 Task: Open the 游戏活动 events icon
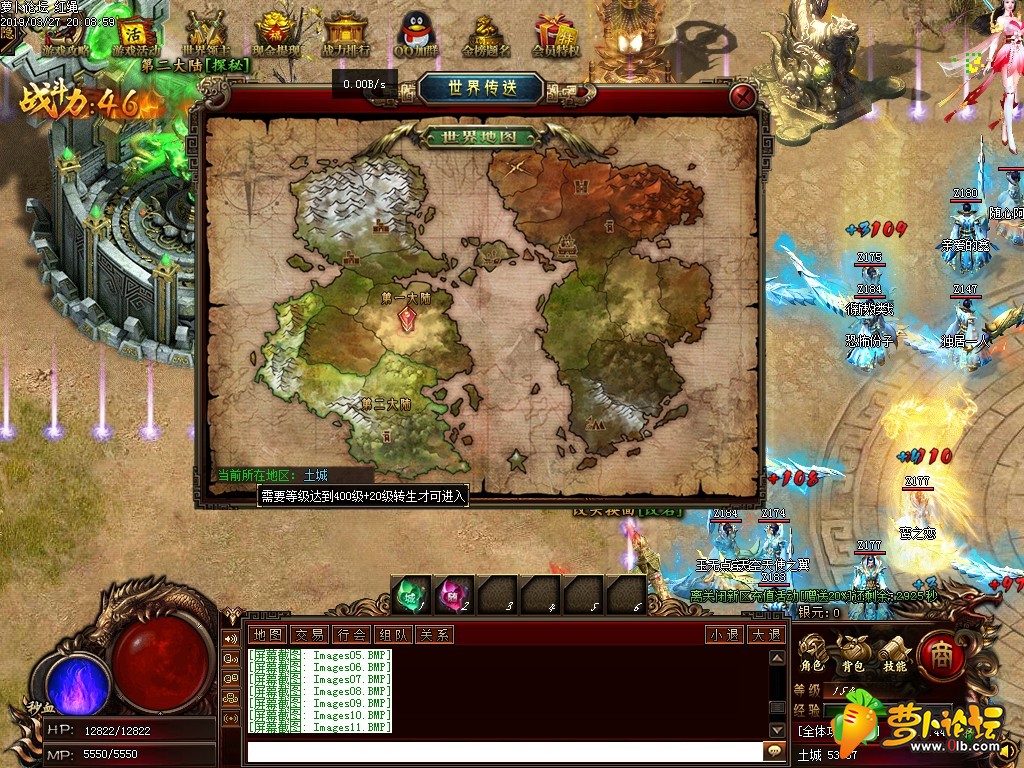(136, 33)
